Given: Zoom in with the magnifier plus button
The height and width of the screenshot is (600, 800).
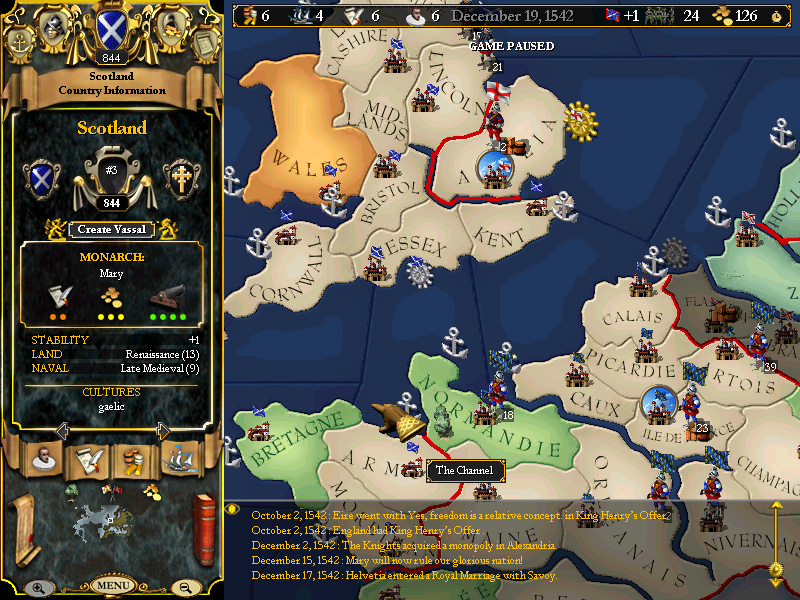Looking at the screenshot, I should click(x=38, y=588).
